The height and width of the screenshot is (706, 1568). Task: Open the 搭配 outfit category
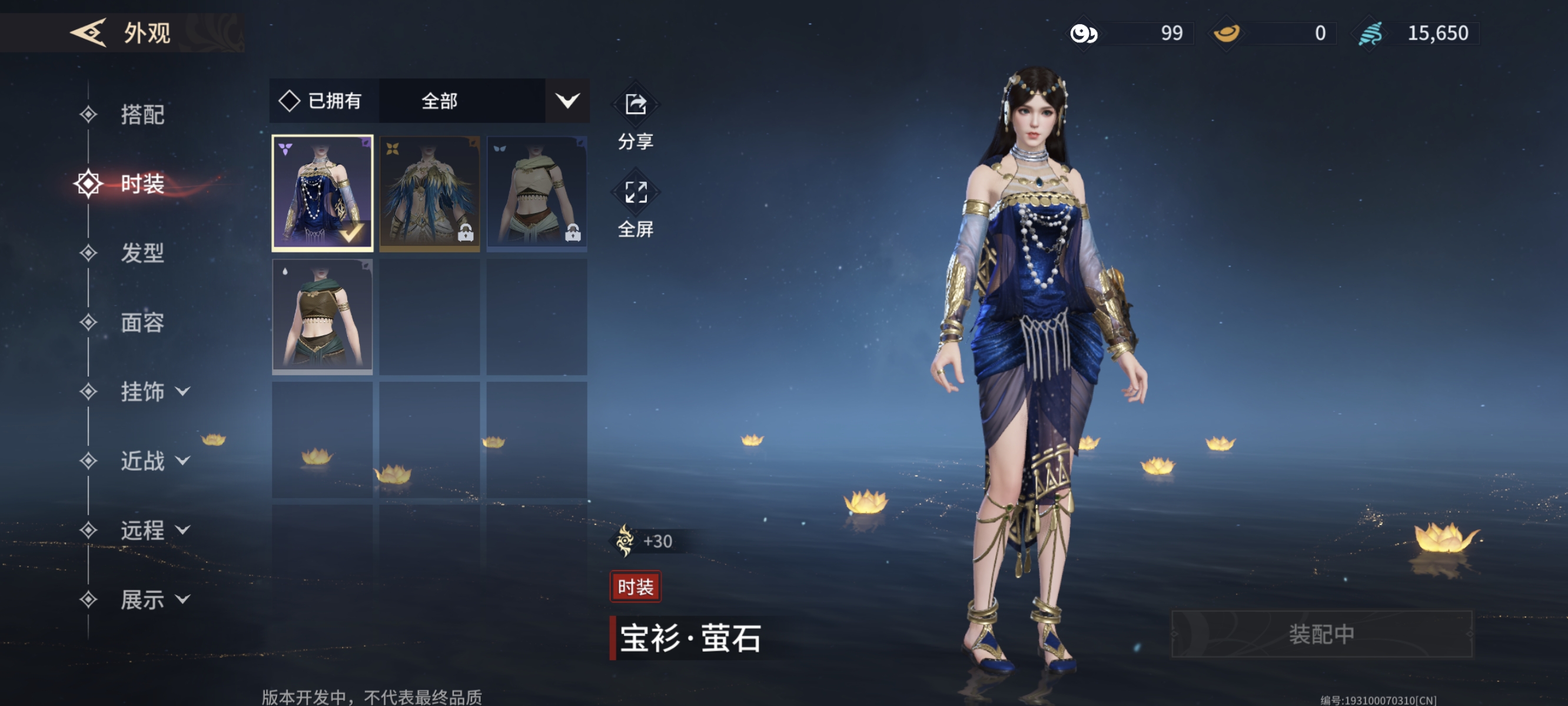(x=141, y=114)
